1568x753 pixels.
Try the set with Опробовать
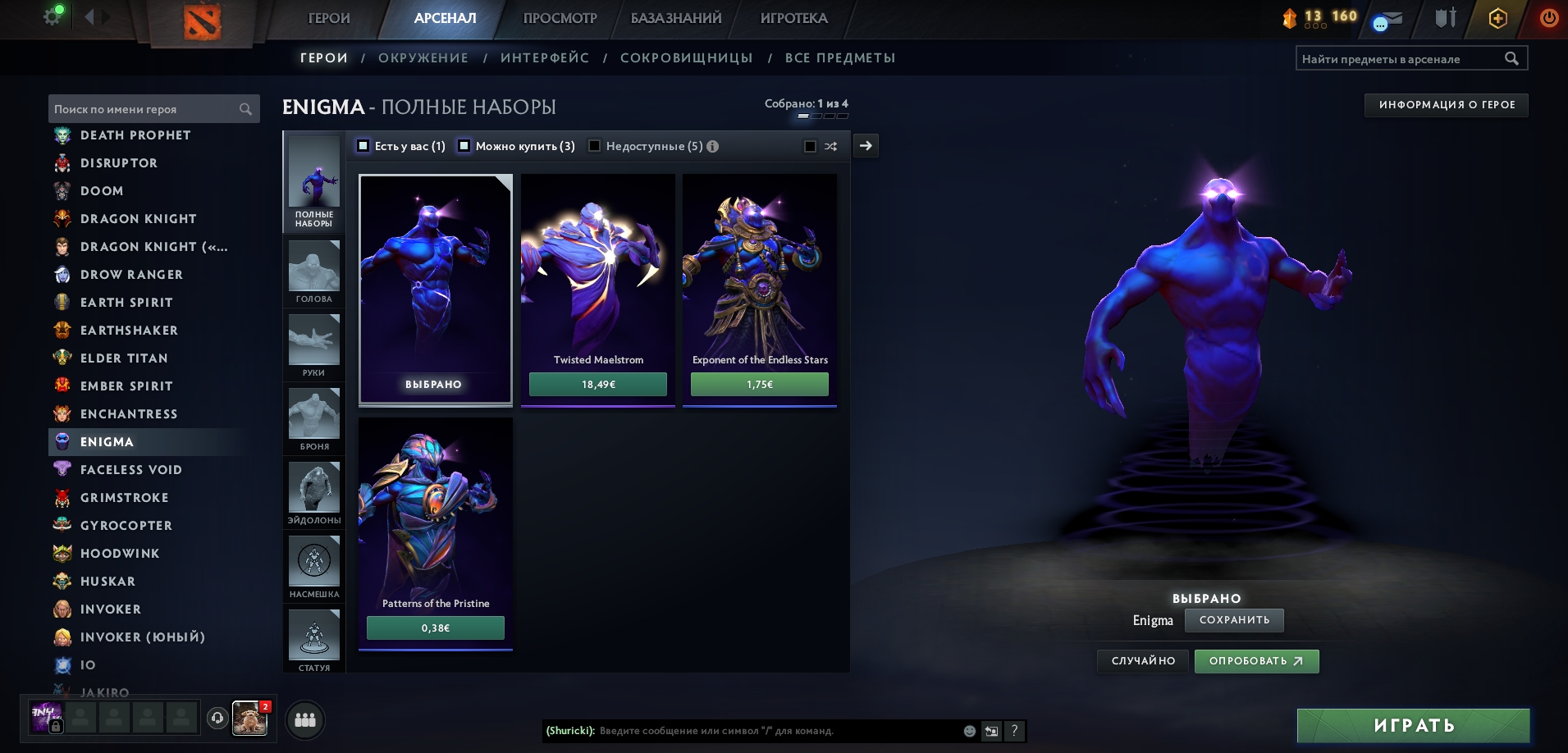[1256, 661]
